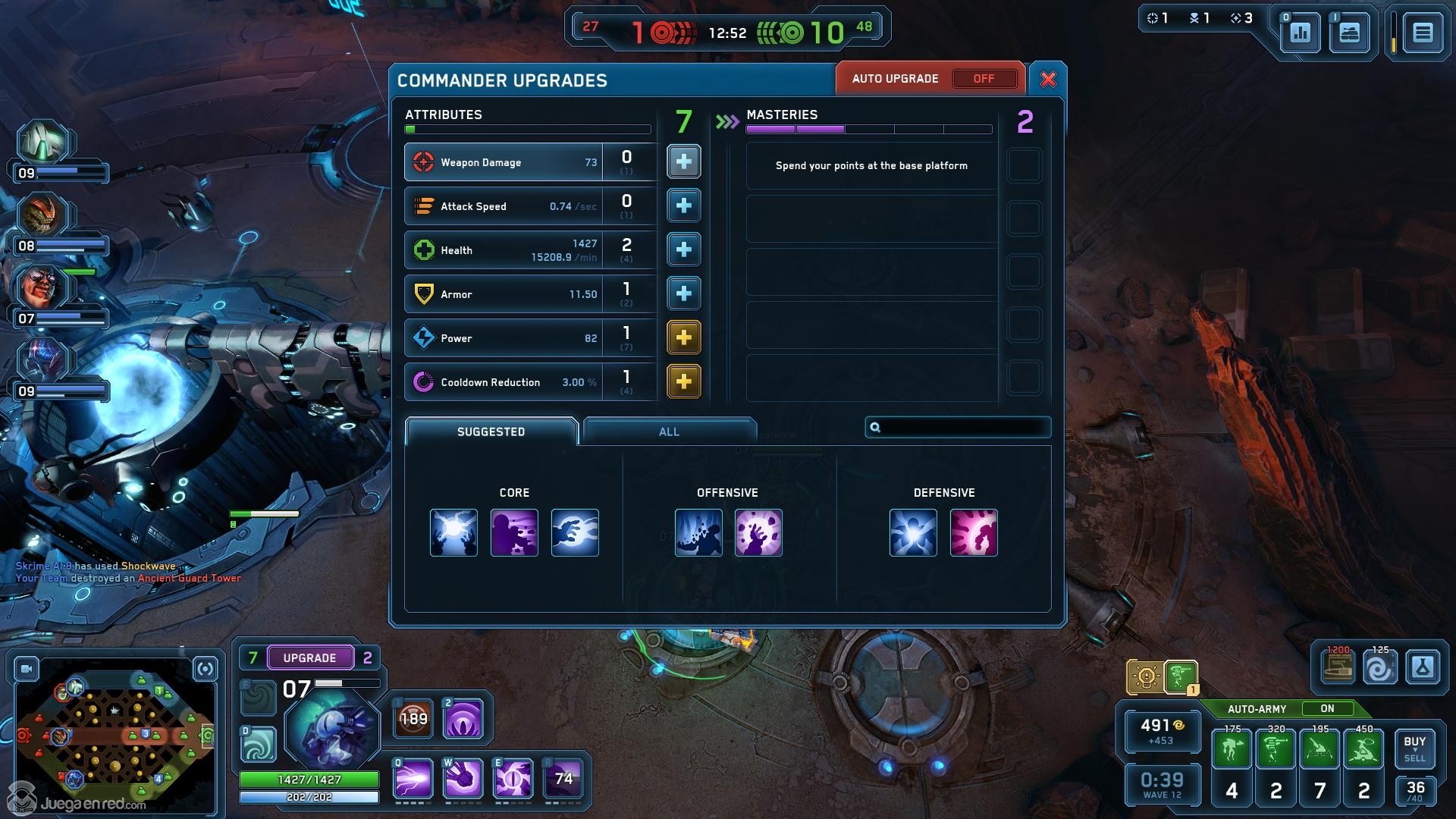
Task: Select the Suggested masteries tab
Action: (491, 431)
